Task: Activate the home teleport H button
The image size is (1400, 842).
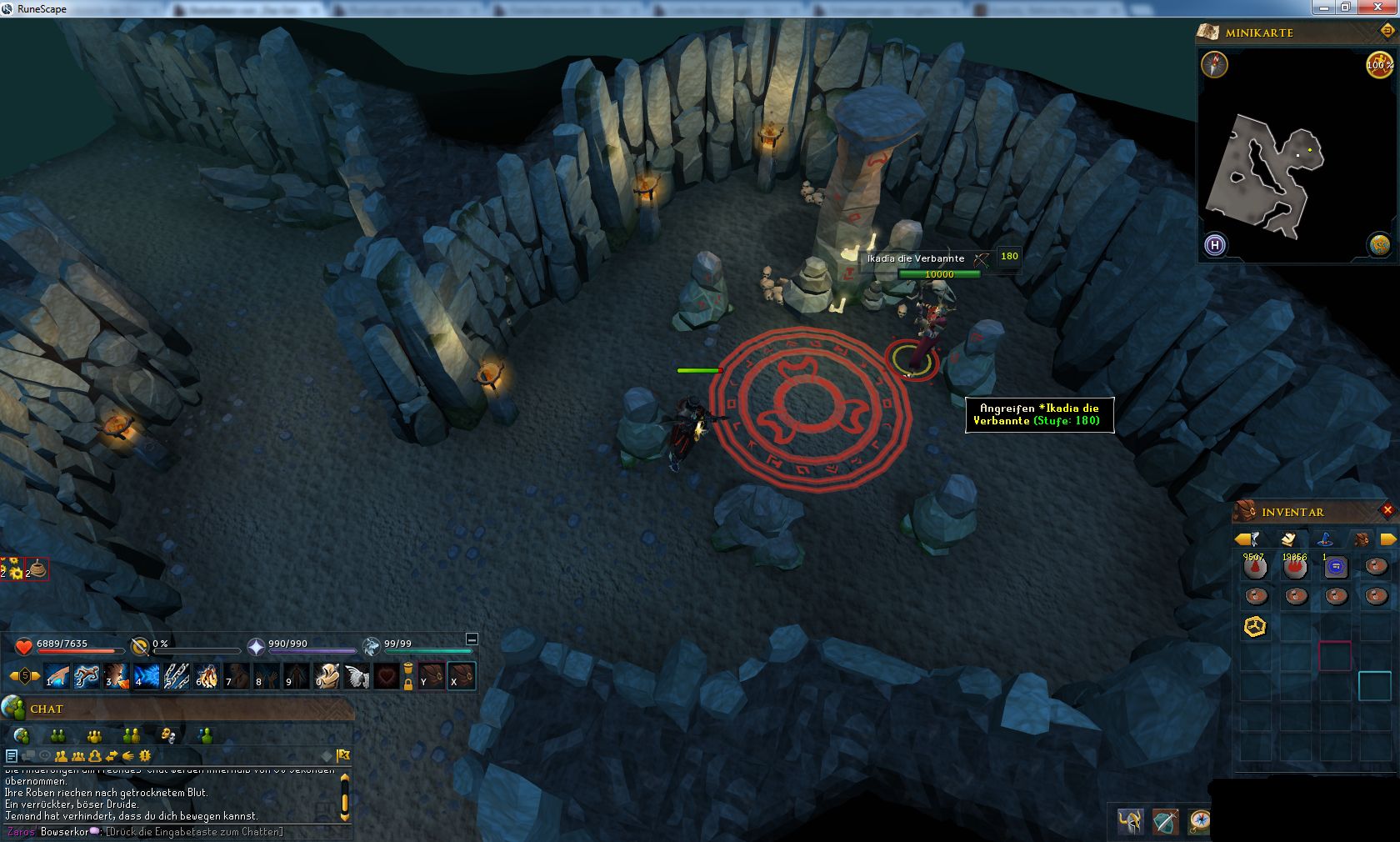Action: 1215,245
